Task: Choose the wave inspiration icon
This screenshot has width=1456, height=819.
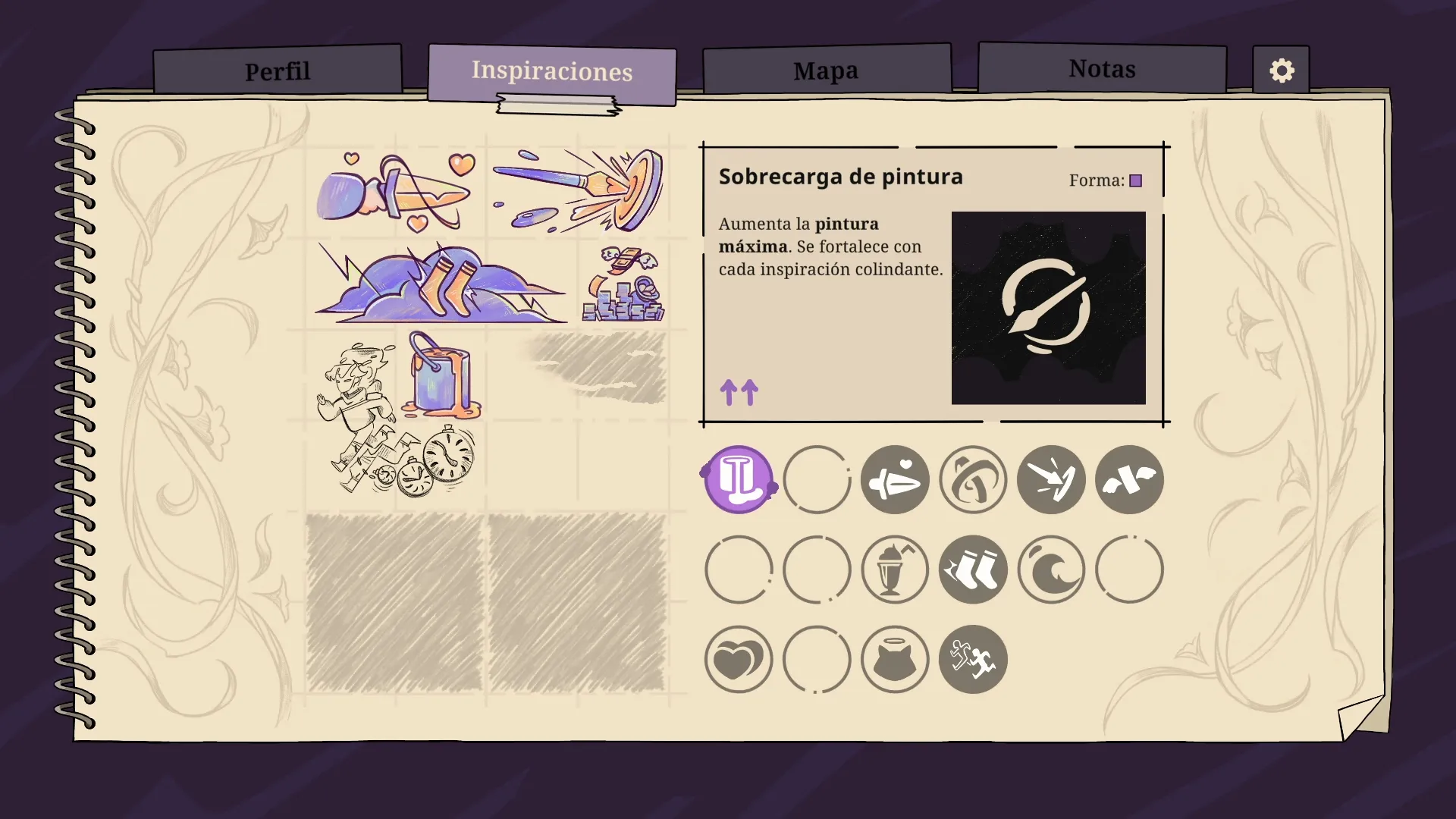Action: coord(1051,570)
